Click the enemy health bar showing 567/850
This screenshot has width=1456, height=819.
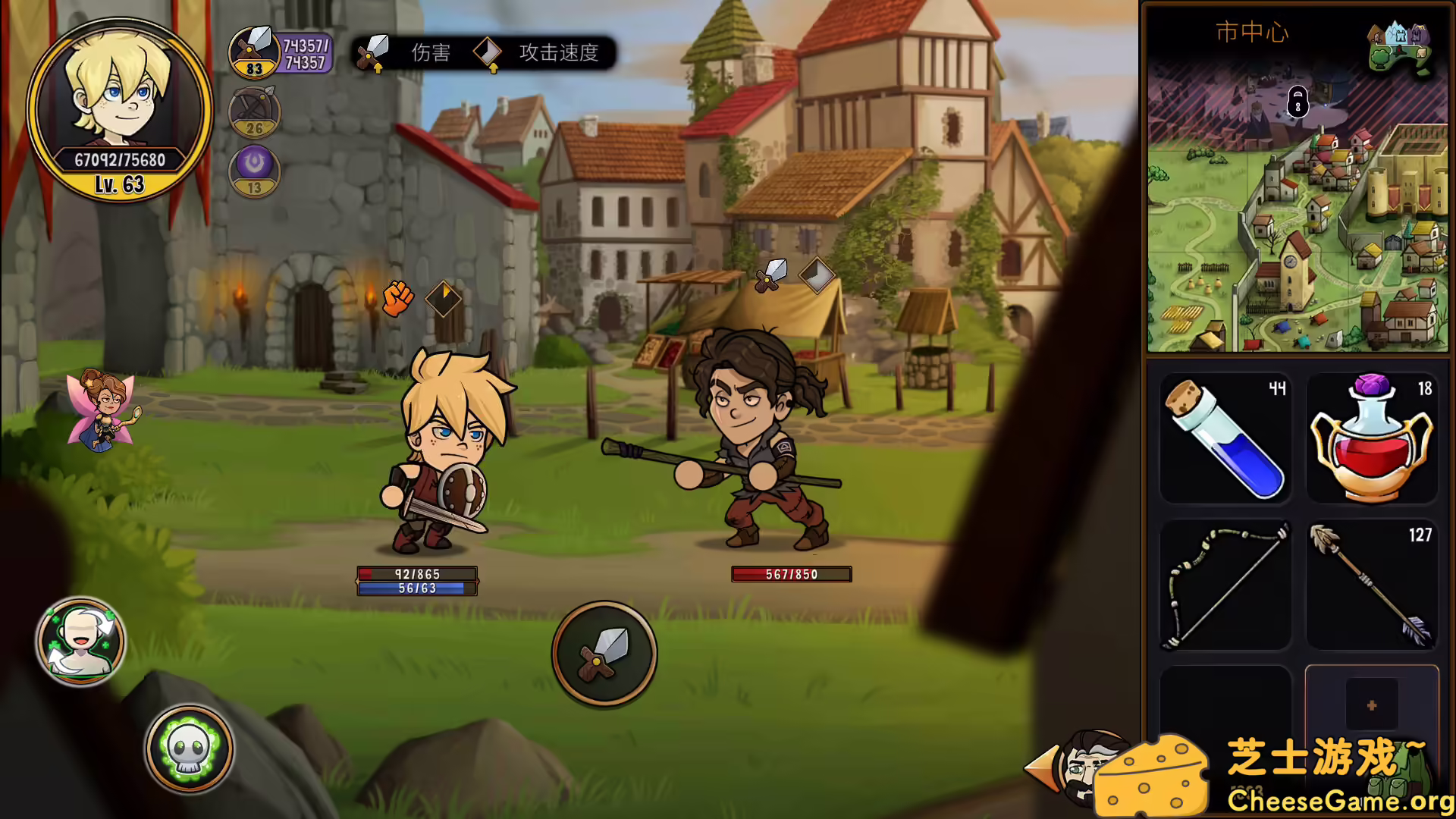point(792,574)
